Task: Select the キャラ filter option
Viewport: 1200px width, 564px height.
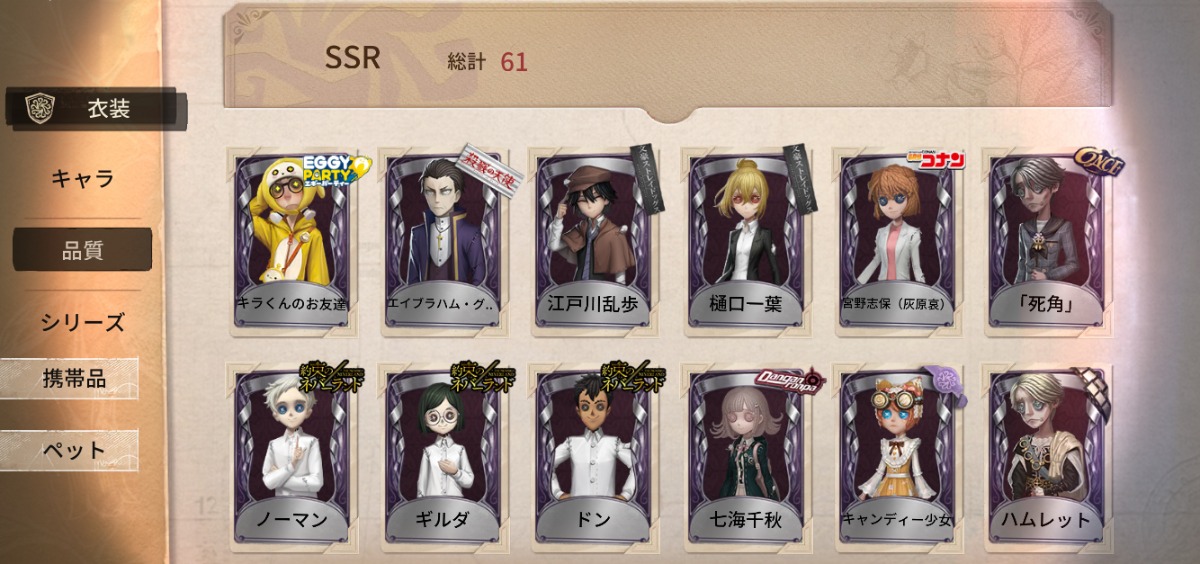Action: (82, 180)
